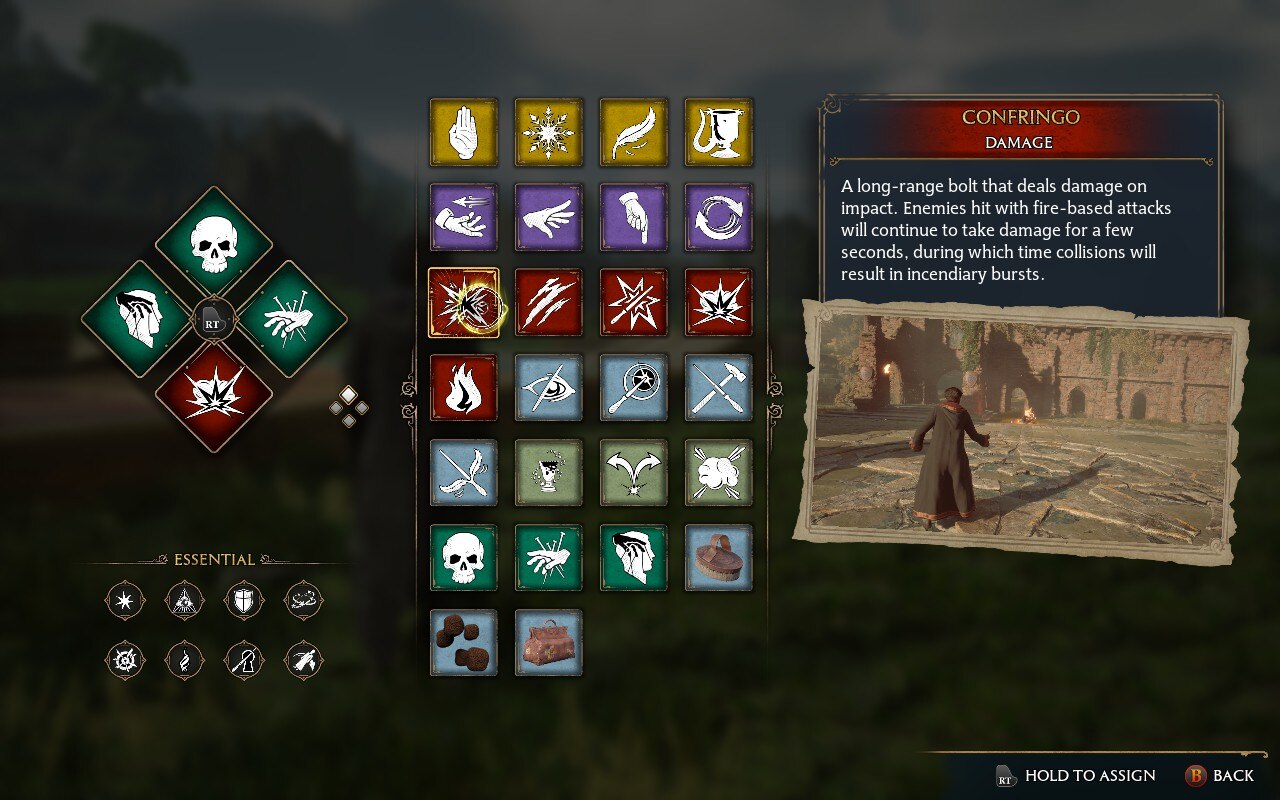Click the Protego shield essential icon
This screenshot has height=800, width=1280.
243,599
